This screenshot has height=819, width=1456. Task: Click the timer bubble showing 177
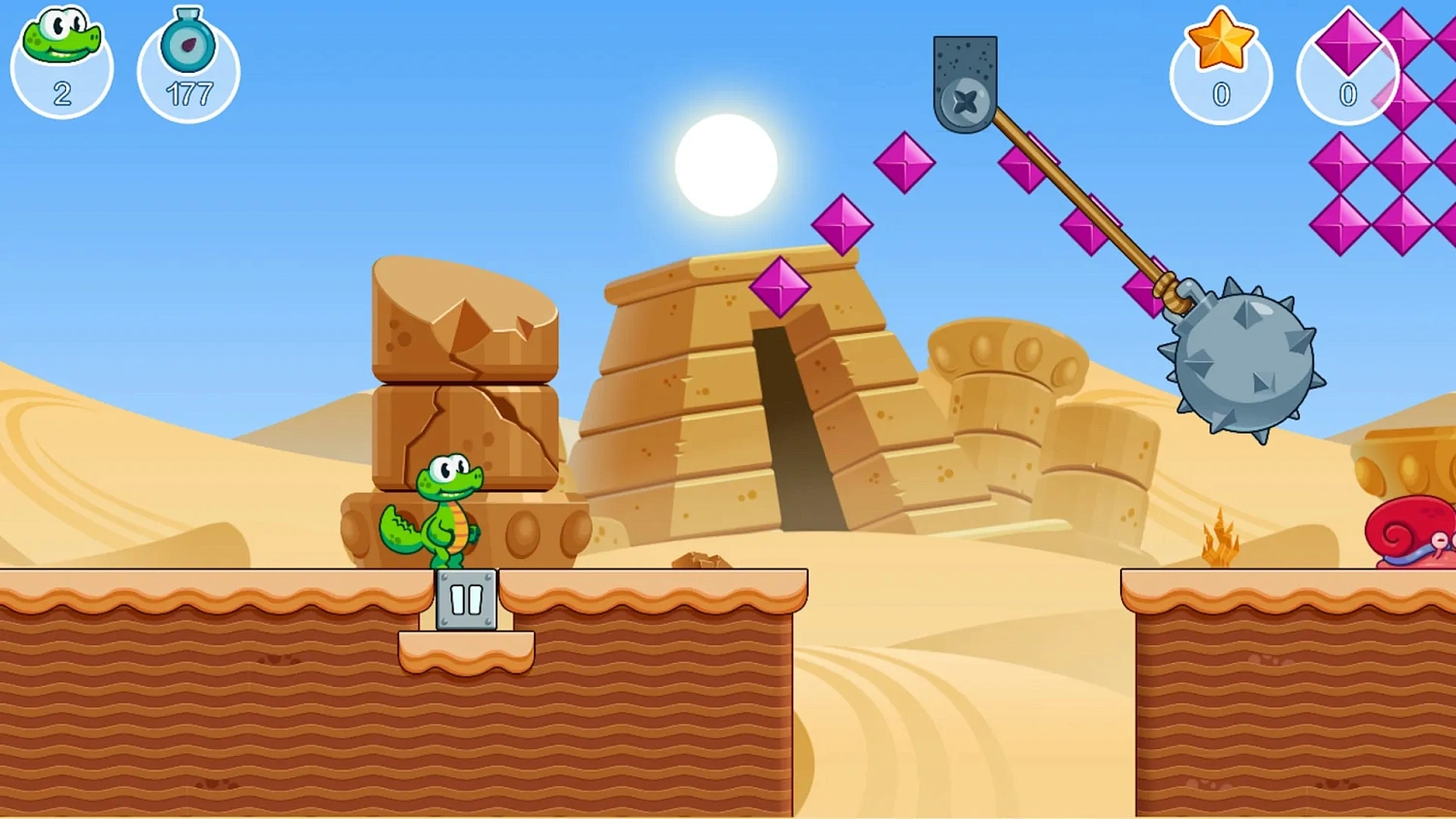(188, 70)
